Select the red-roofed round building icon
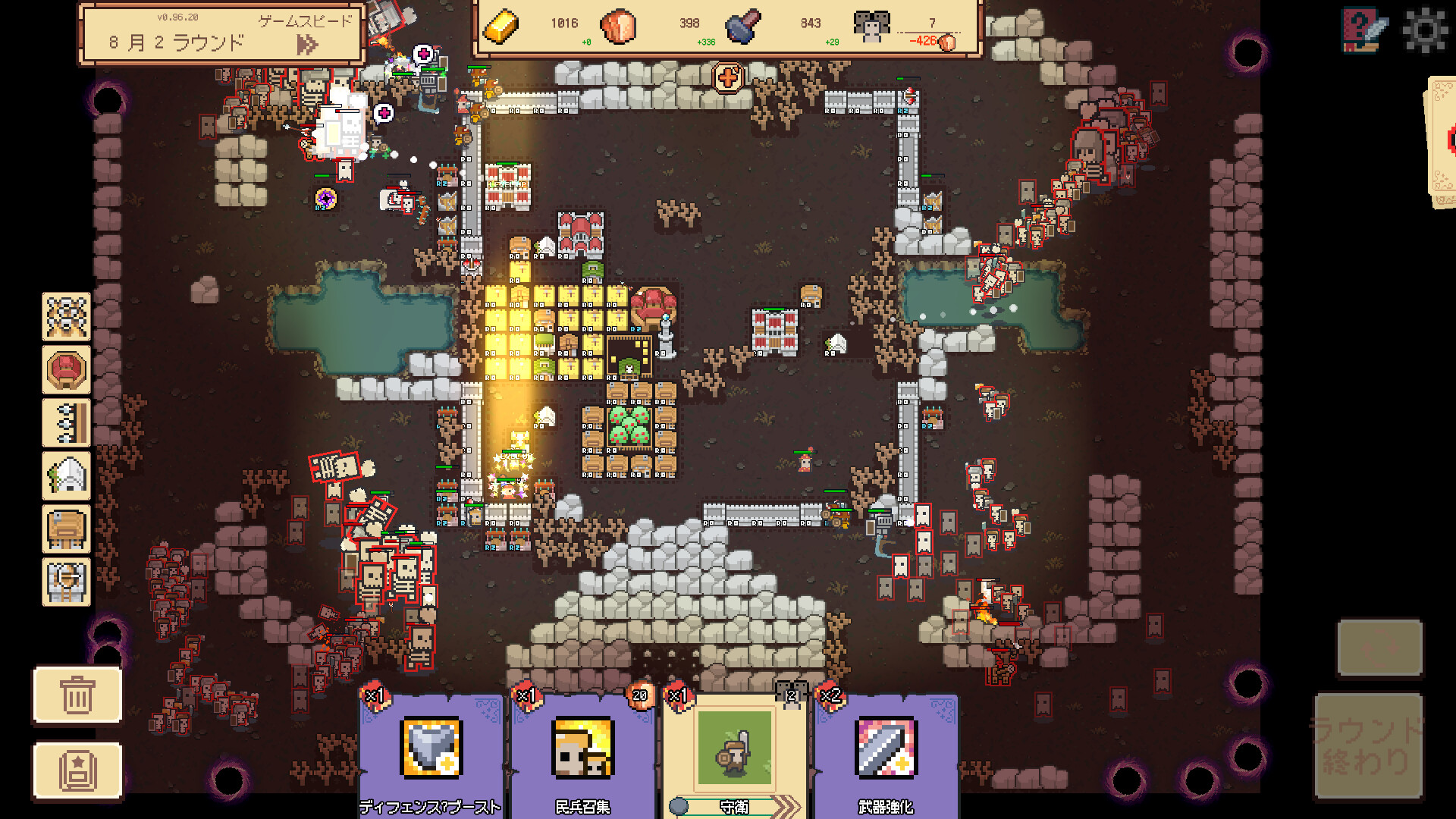Screen dimensions: 1456x819 point(67,370)
